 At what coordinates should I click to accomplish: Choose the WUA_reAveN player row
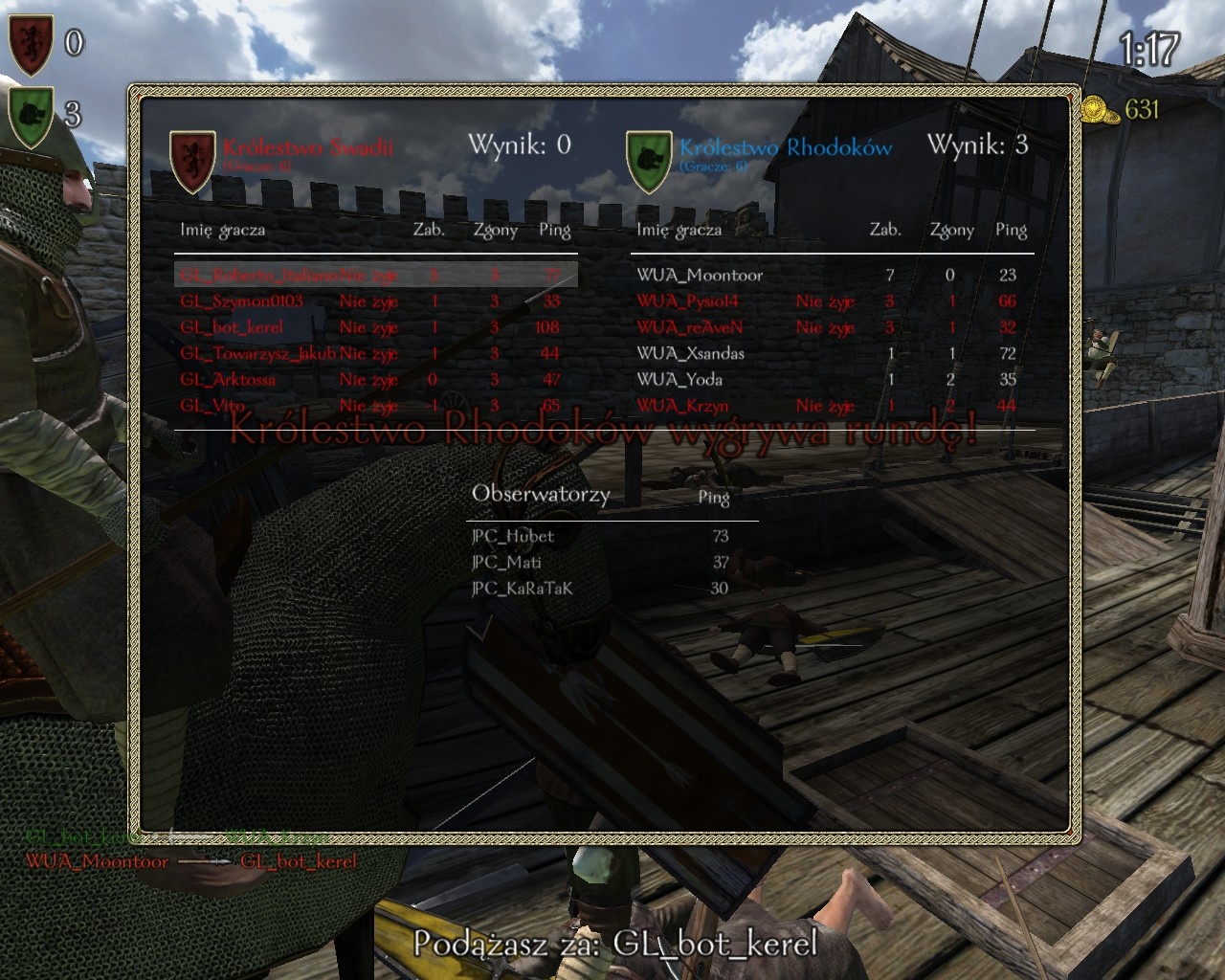coord(689,327)
